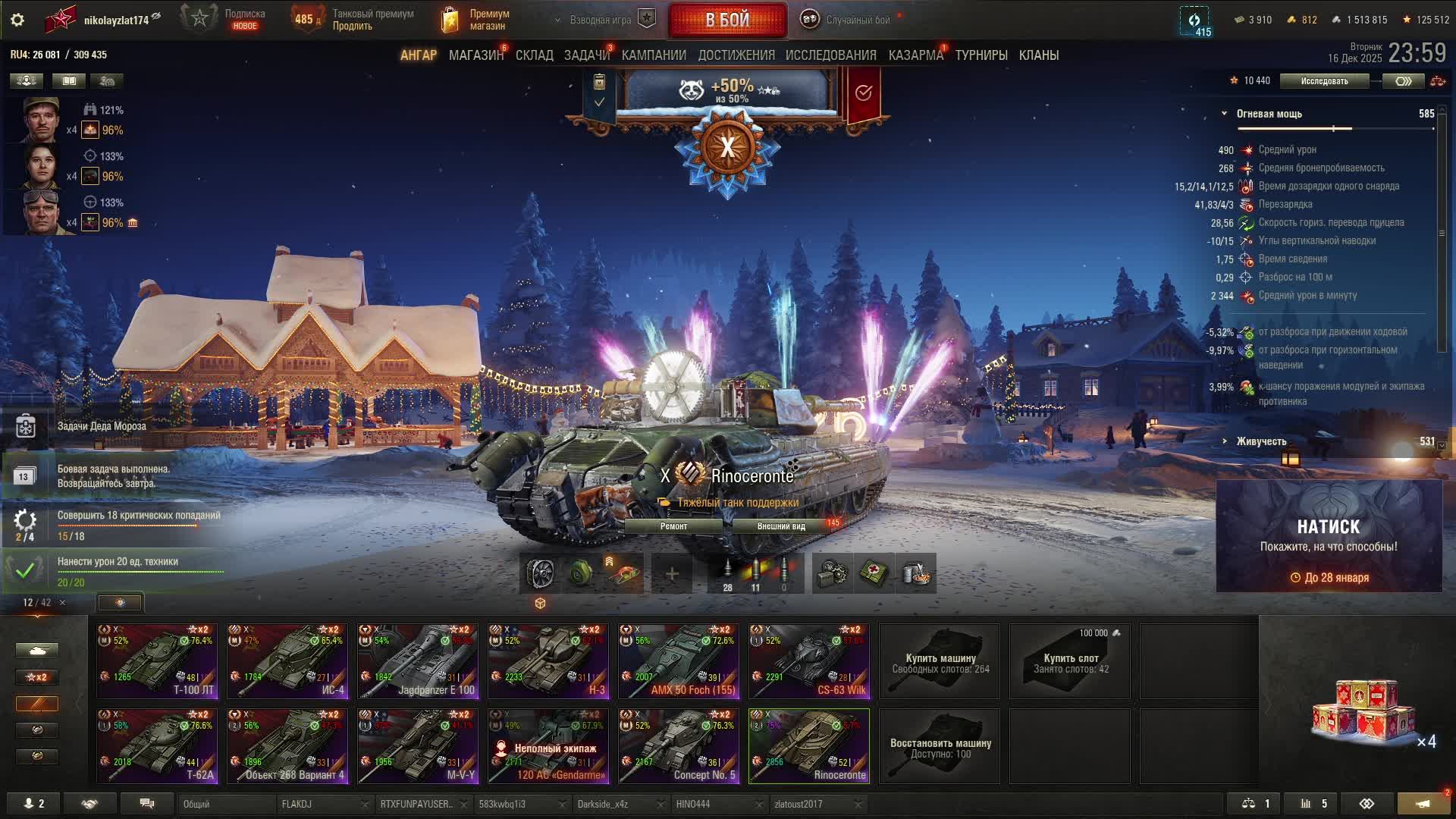This screenshot has width=1456, height=819.
Task: Open the Восстановить машину option
Action: coord(940,747)
